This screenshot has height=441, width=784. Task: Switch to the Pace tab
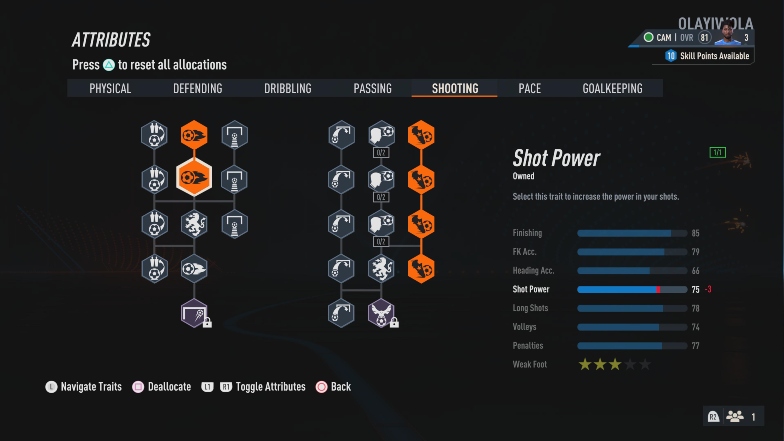click(530, 89)
